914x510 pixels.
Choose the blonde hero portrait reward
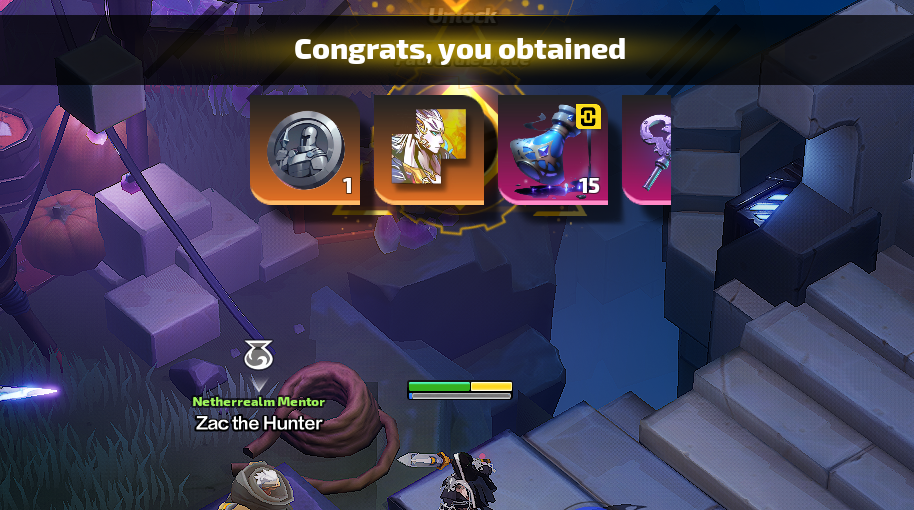[428, 150]
